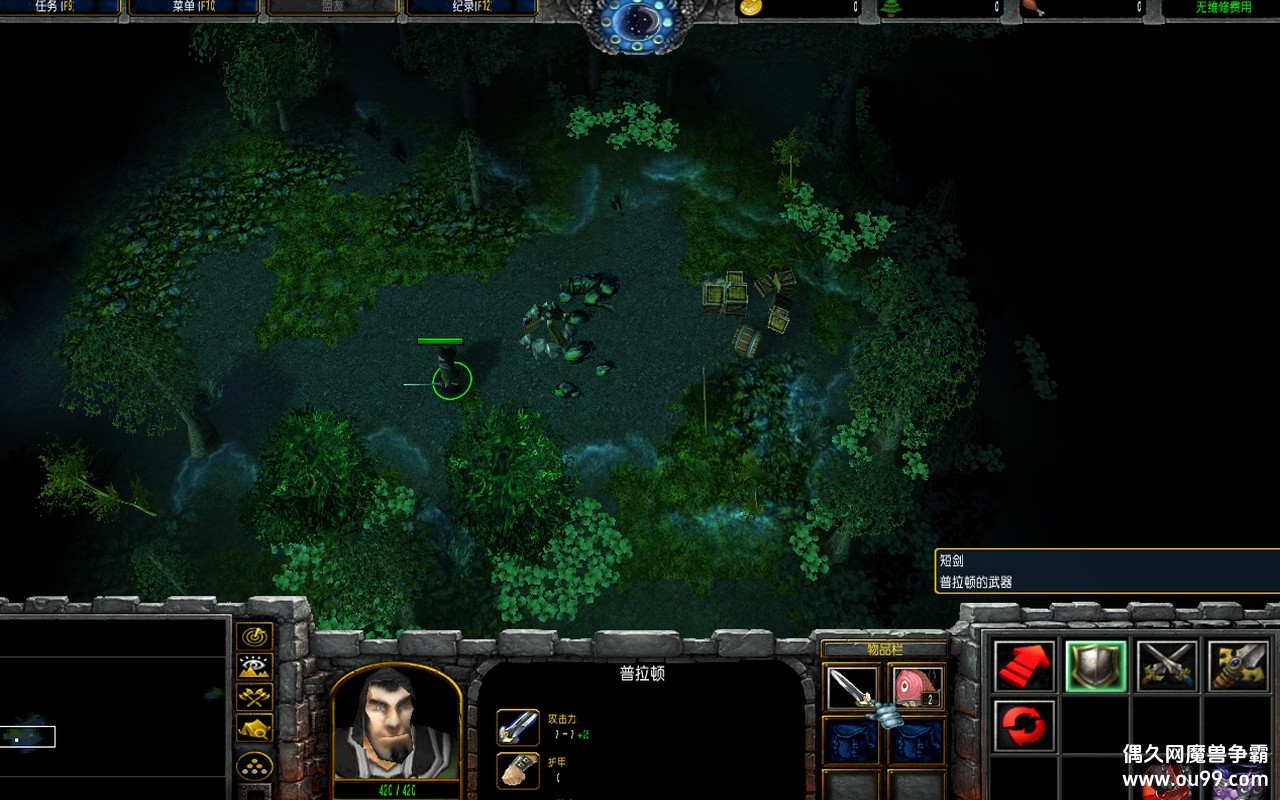Viewport: 1280px width, 800px height.
Task: Use the pink meat item slot
Action: (x=917, y=688)
